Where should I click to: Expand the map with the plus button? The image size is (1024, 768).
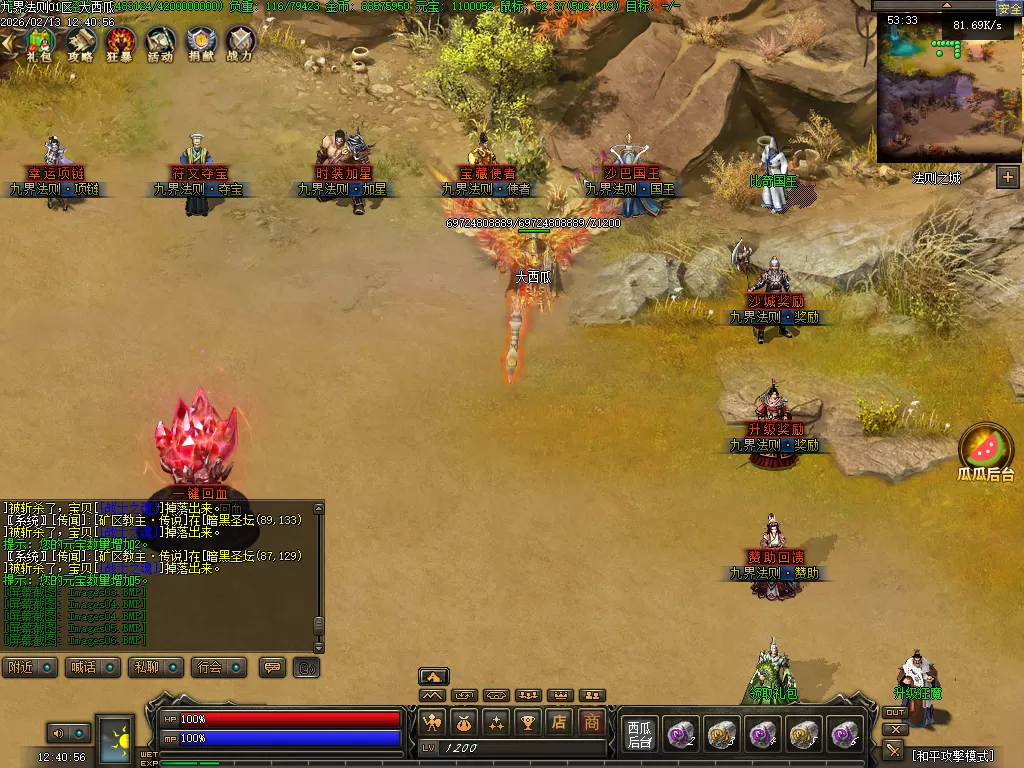click(1007, 177)
